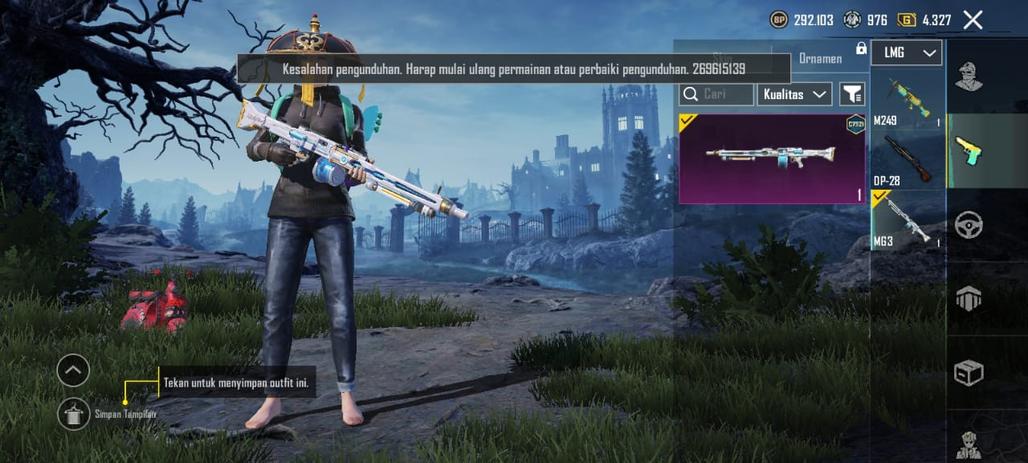This screenshot has height=463, width=1028.
Task: Open the skin filter funnel button
Action: click(851, 94)
